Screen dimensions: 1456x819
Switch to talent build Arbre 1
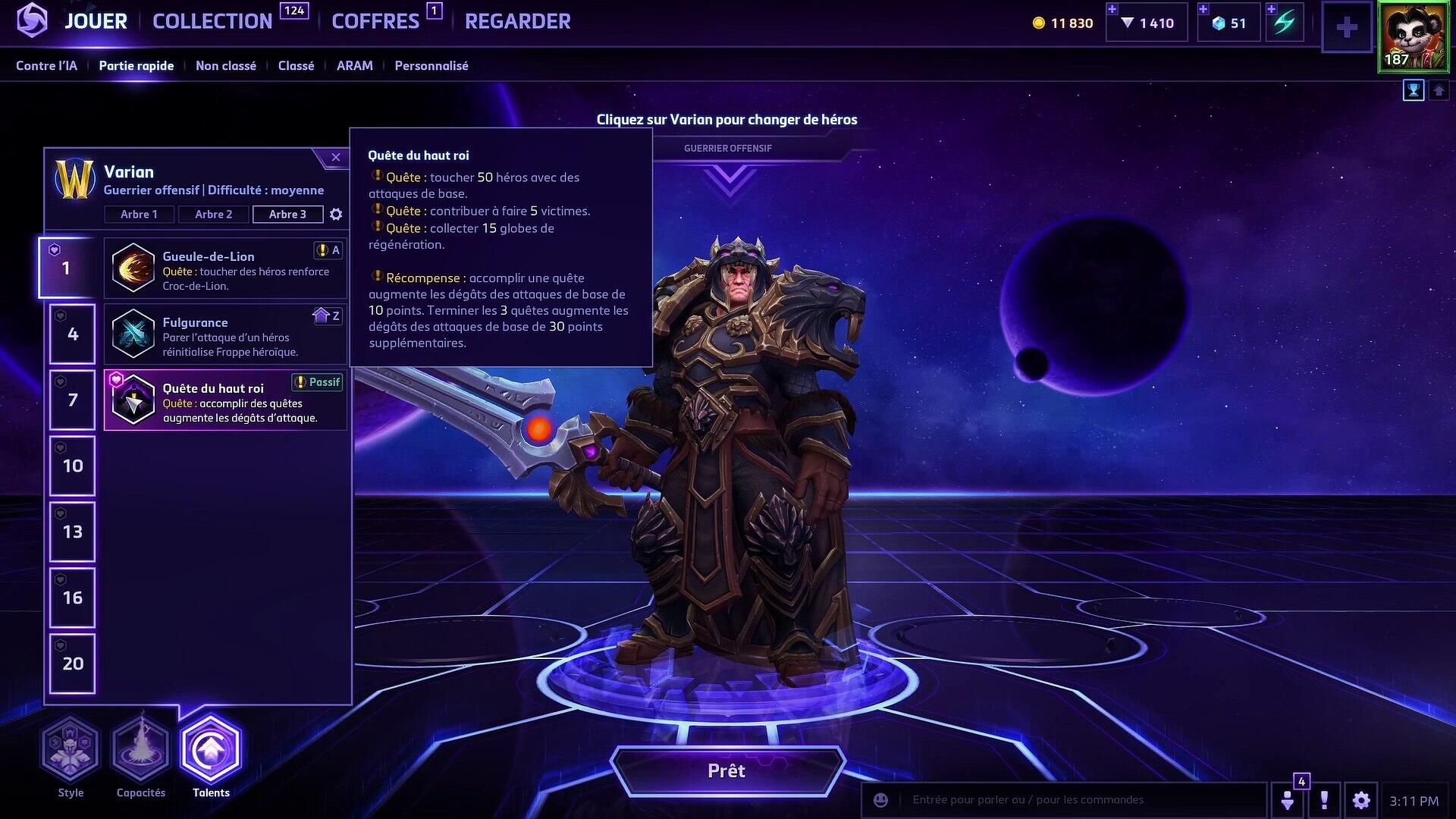point(139,215)
